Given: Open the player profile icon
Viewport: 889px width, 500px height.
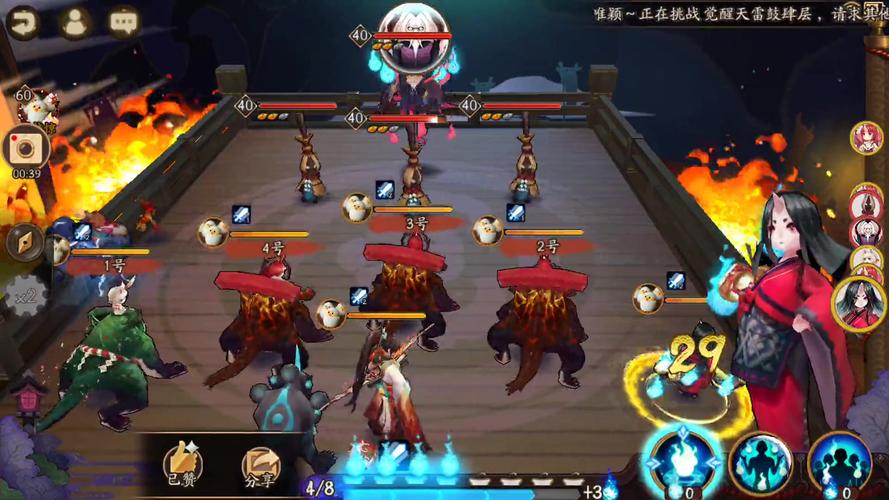Looking at the screenshot, I should pyautogui.click(x=74, y=21).
